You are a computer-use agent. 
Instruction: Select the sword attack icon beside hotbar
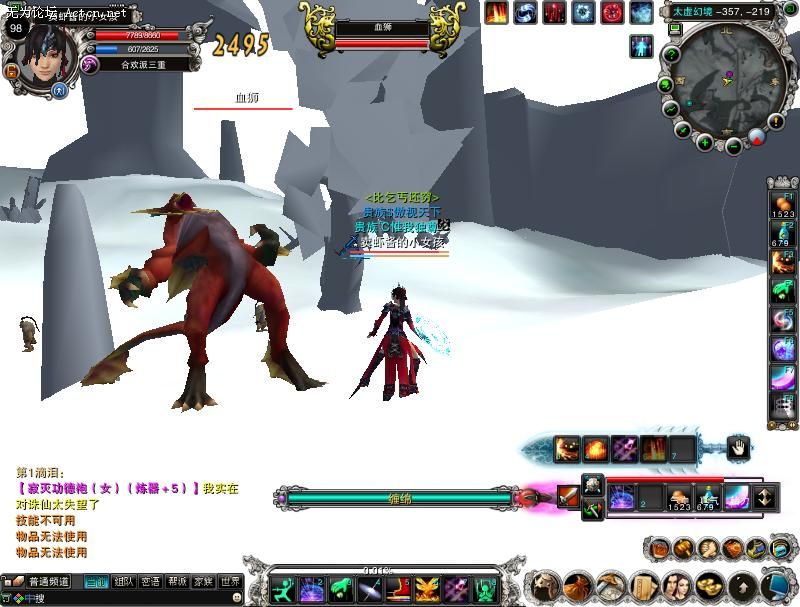pos(568,496)
